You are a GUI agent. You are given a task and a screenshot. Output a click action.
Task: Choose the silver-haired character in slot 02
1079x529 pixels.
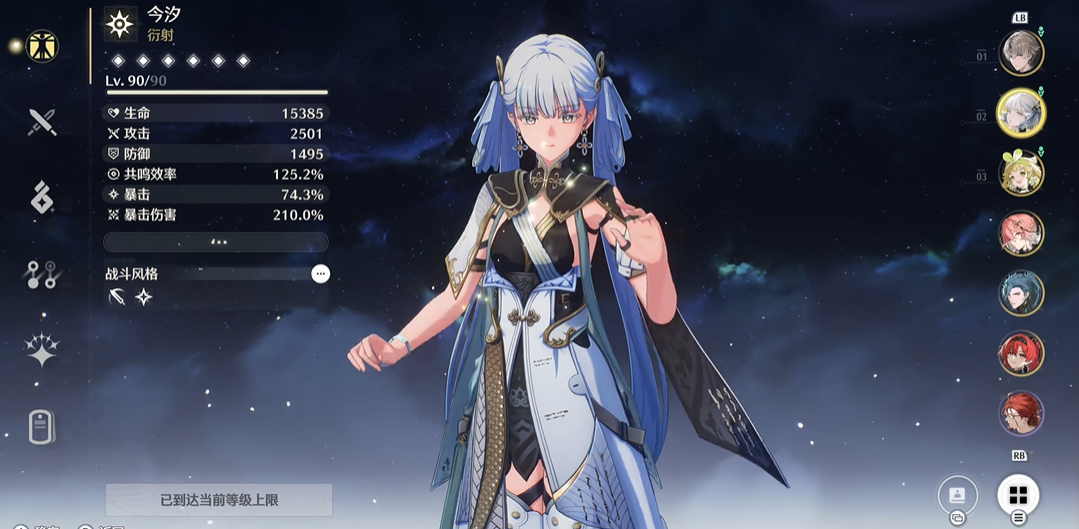click(x=1021, y=113)
